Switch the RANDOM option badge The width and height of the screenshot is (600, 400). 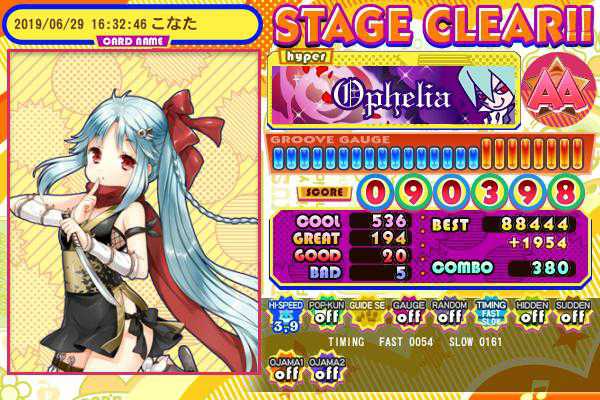(x=449, y=316)
